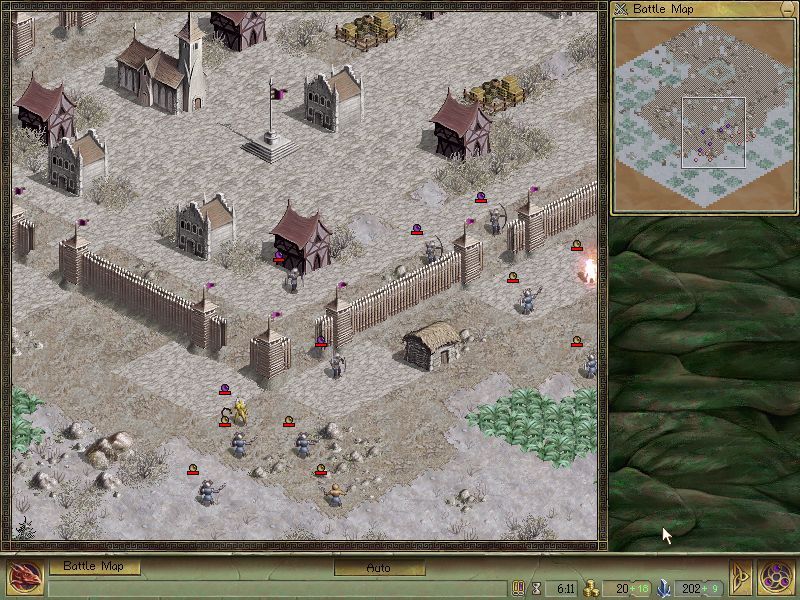The width and height of the screenshot is (800, 600).
Task: Click the golden arrow end-turn button
Action: tap(742, 579)
